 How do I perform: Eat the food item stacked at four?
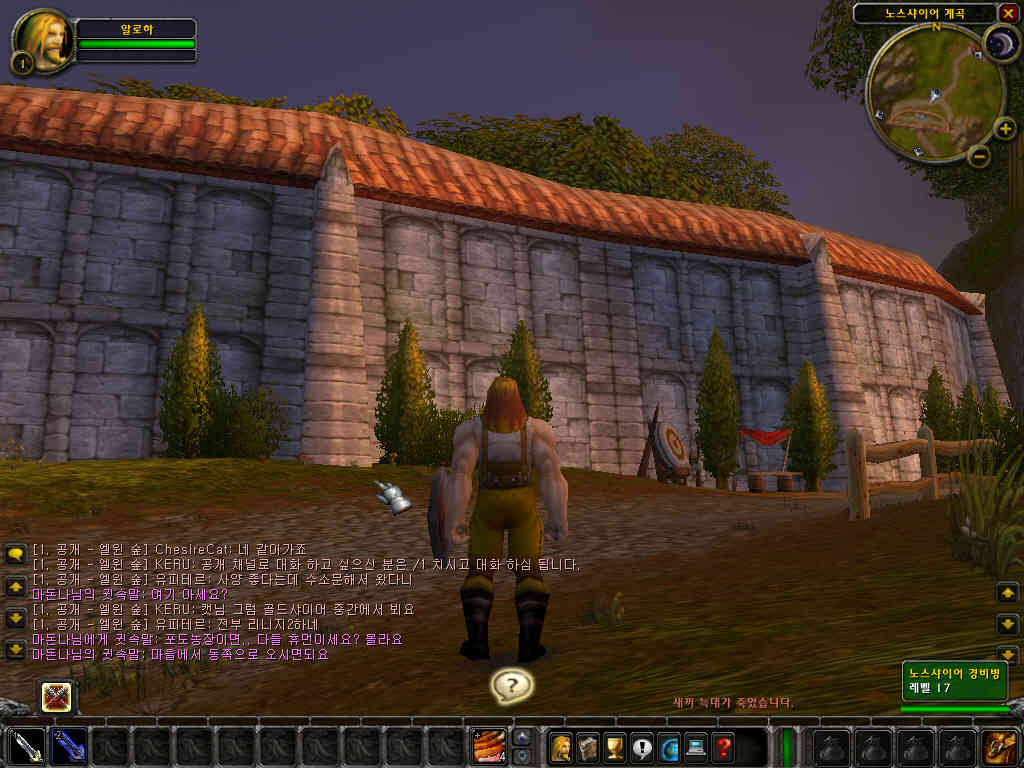489,746
